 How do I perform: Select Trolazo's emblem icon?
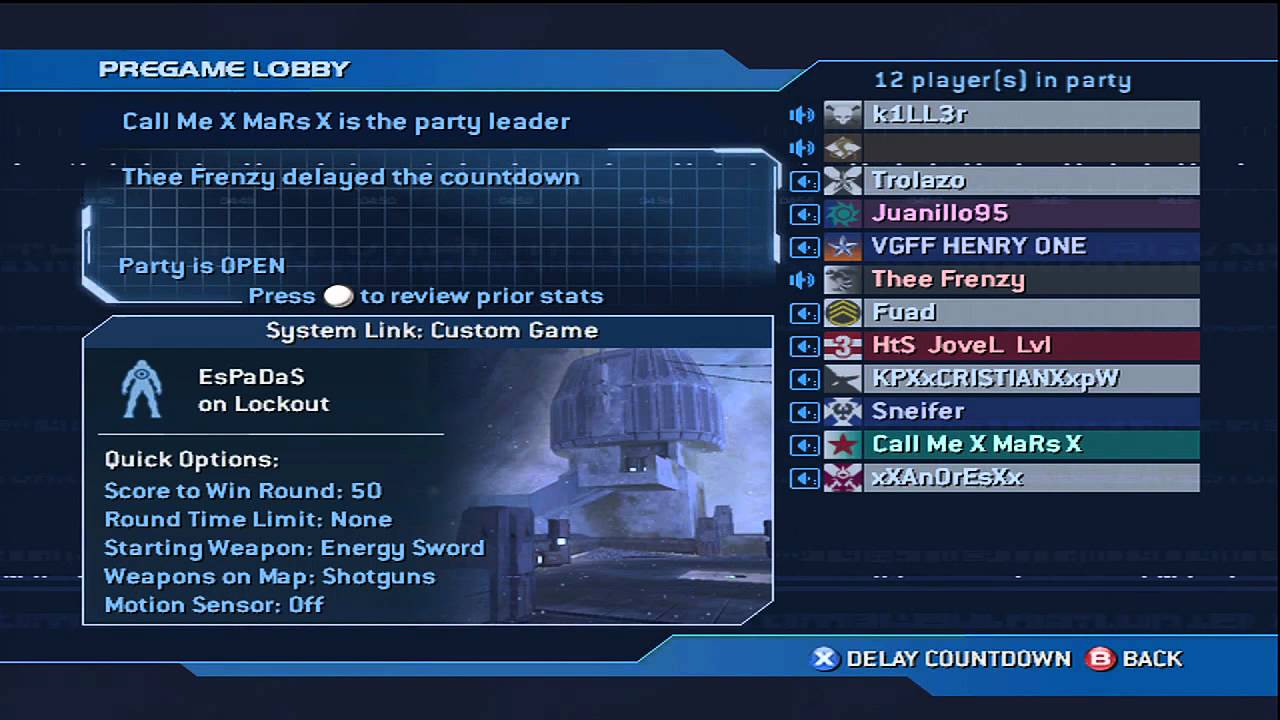843,180
